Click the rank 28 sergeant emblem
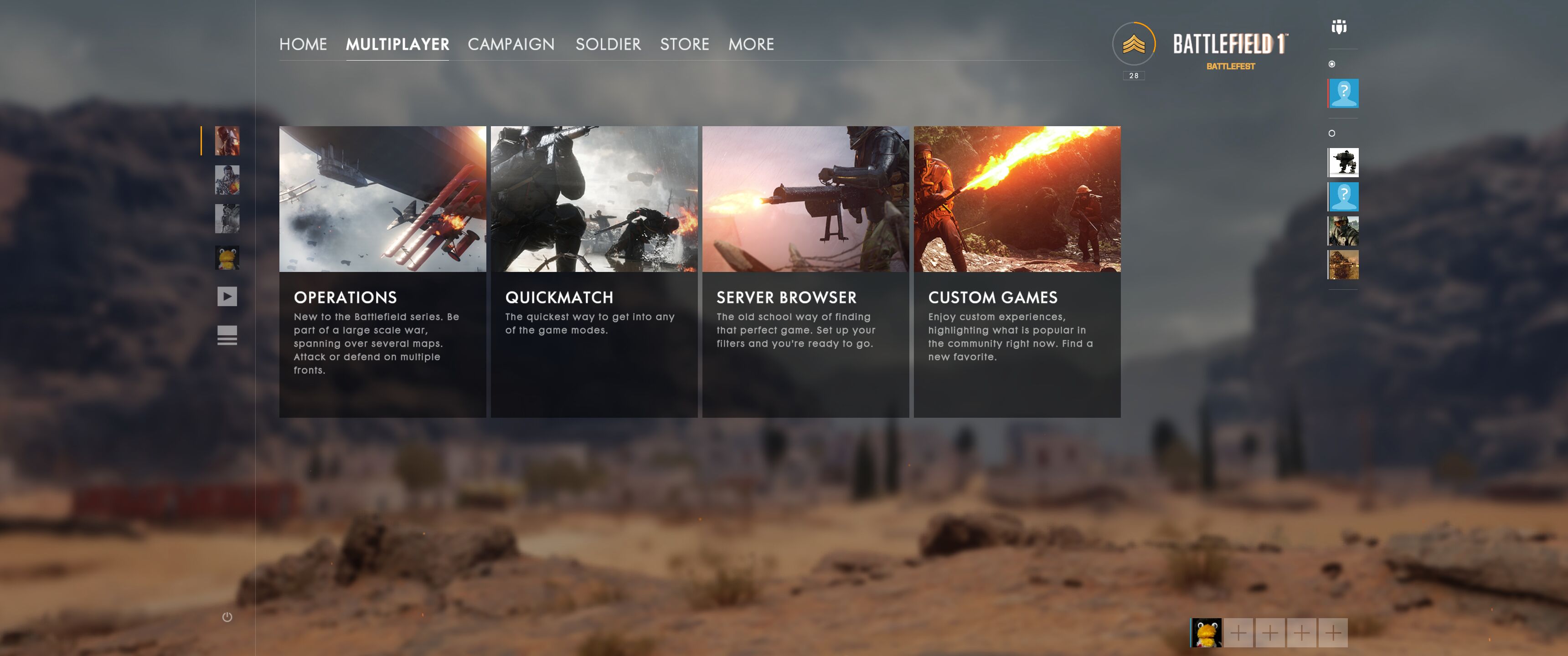 click(x=1133, y=45)
